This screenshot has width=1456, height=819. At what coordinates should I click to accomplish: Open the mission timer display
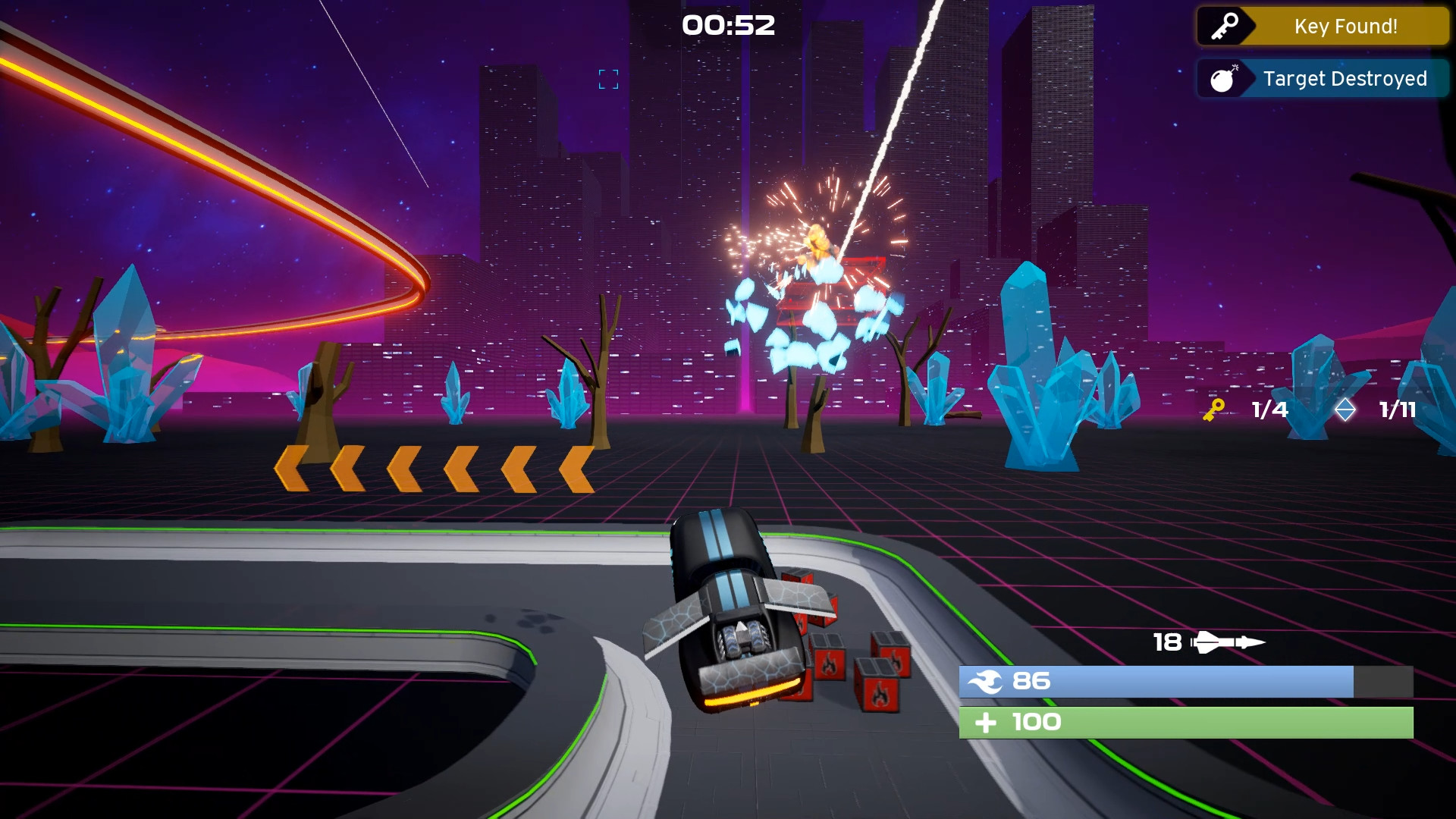click(x=728, y=25)
